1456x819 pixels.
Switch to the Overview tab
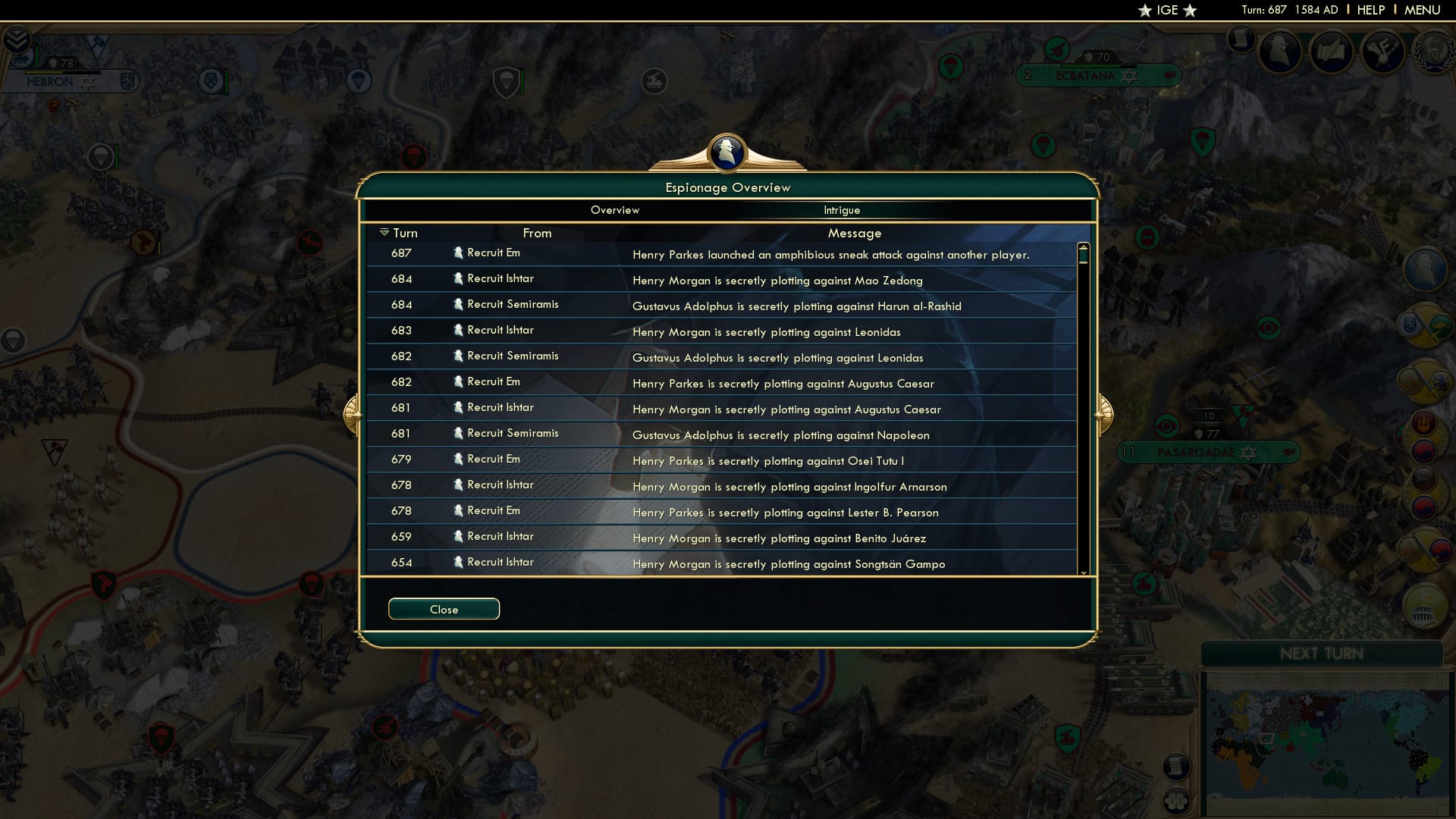click(x=614, y=210)
